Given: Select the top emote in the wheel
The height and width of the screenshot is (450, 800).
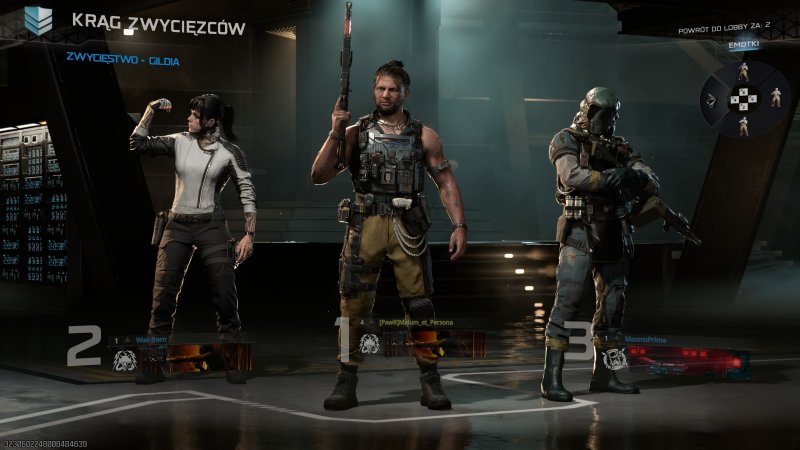Looking at the screenshot, I should pos(743,73).
